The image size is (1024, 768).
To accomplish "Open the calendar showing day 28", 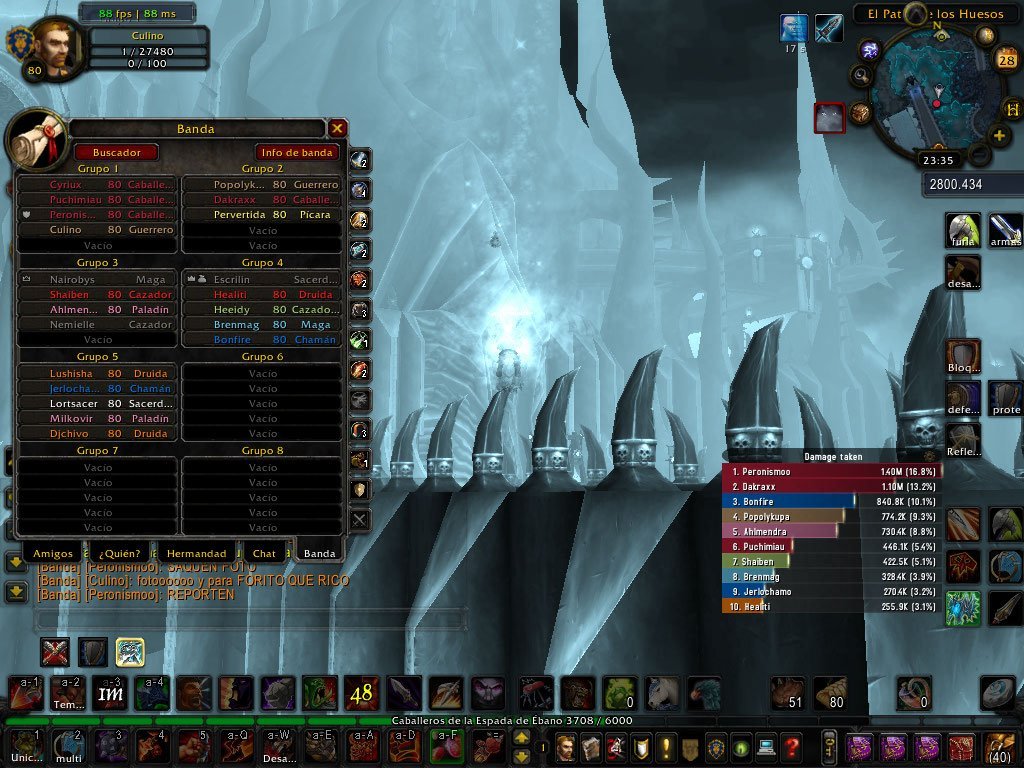I will (x=1007, y=61).
